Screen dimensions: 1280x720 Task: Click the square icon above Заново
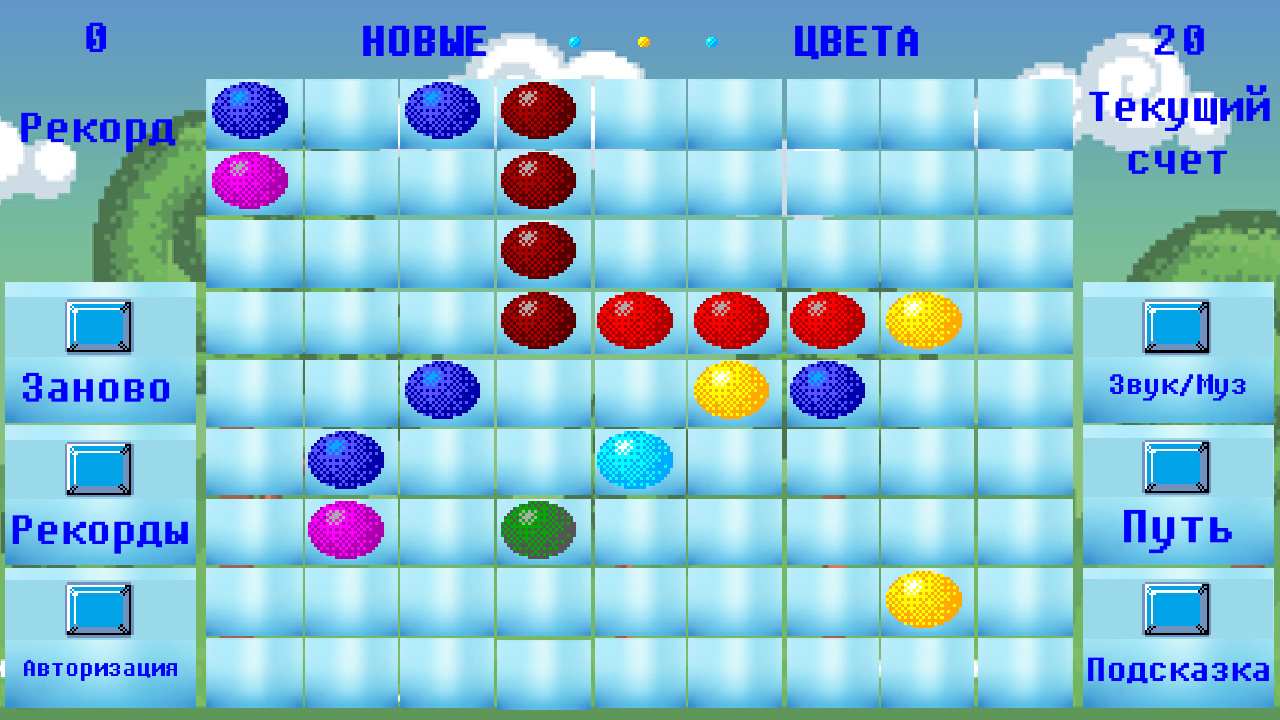point(99,329)
